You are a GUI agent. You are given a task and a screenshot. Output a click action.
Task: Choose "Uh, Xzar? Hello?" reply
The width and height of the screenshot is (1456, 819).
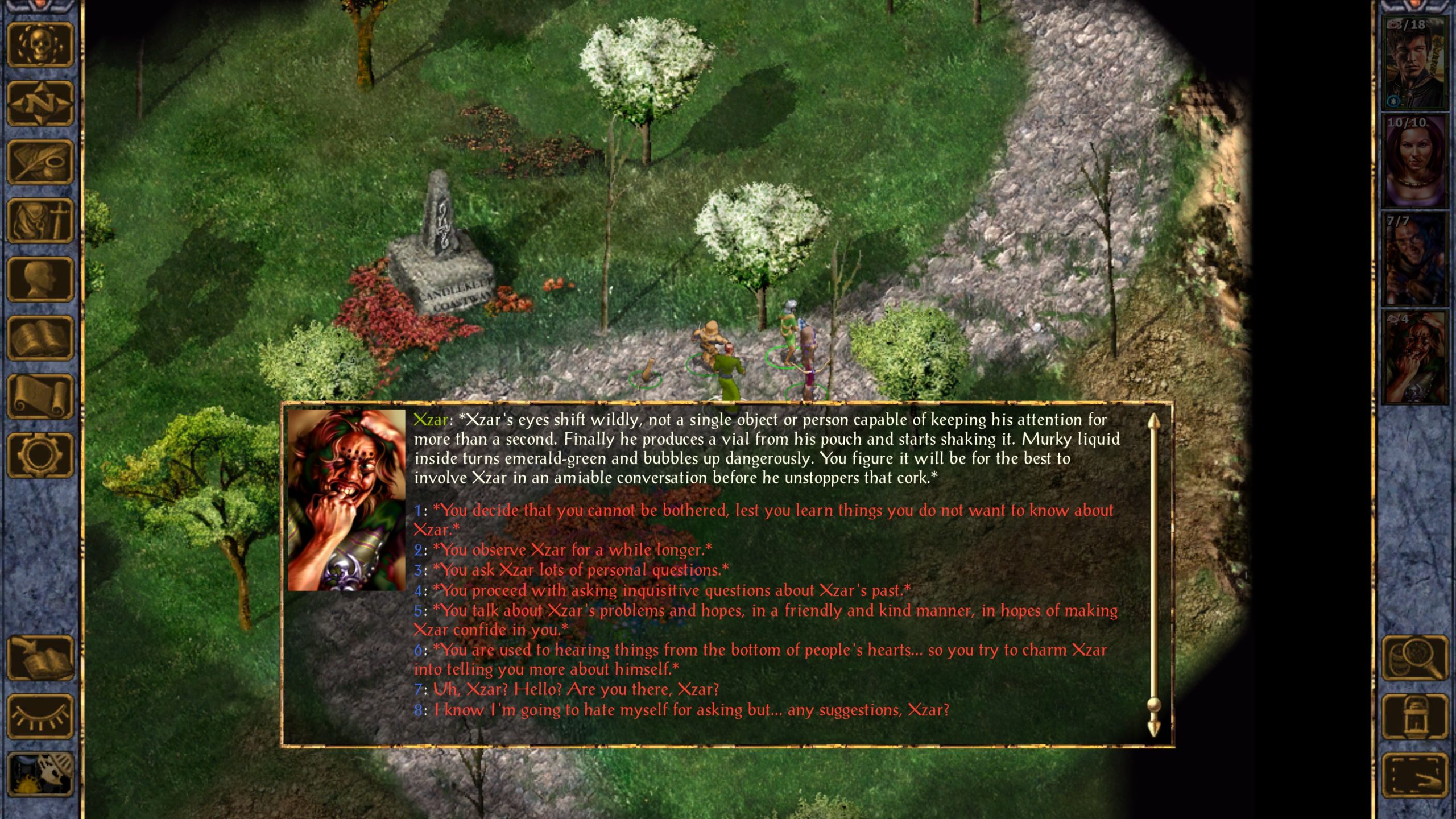576,689
